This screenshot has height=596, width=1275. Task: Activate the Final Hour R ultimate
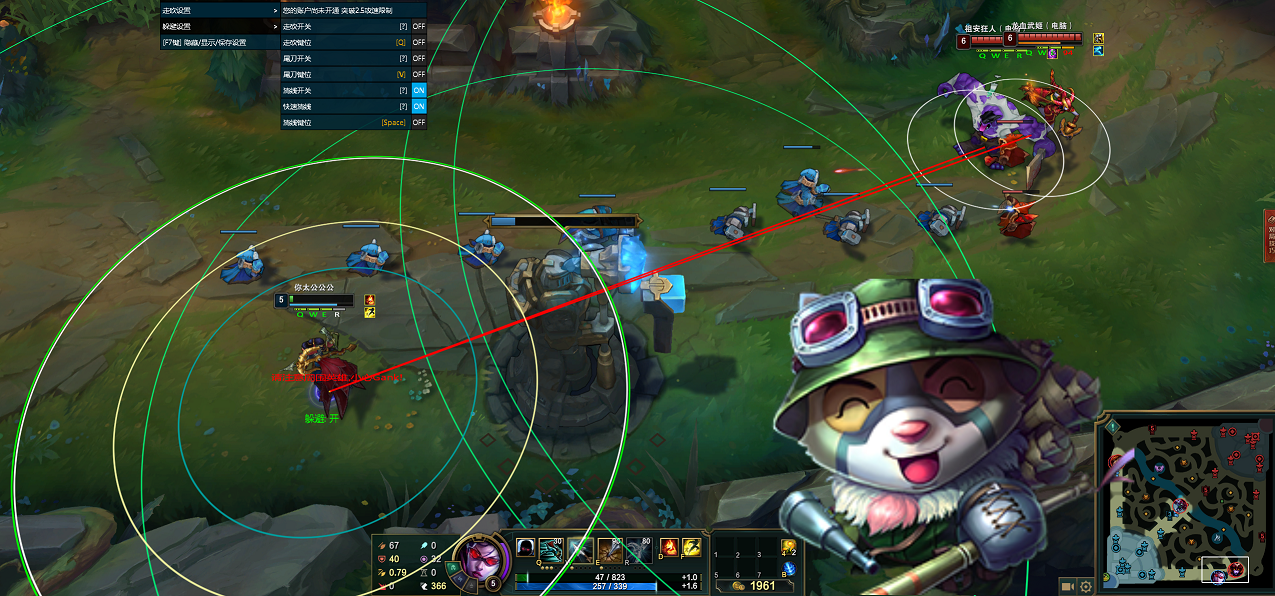pos(638,549)
